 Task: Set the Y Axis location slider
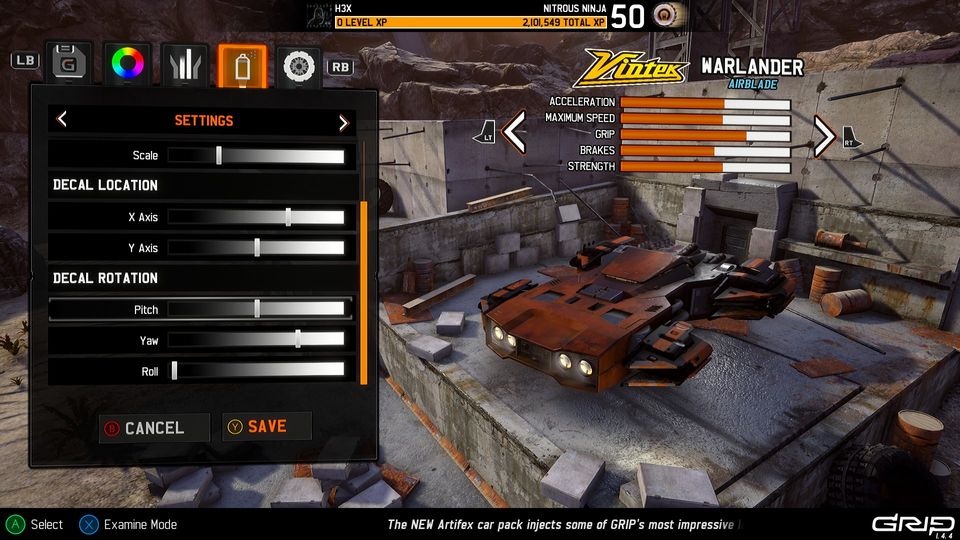[256, 248]
